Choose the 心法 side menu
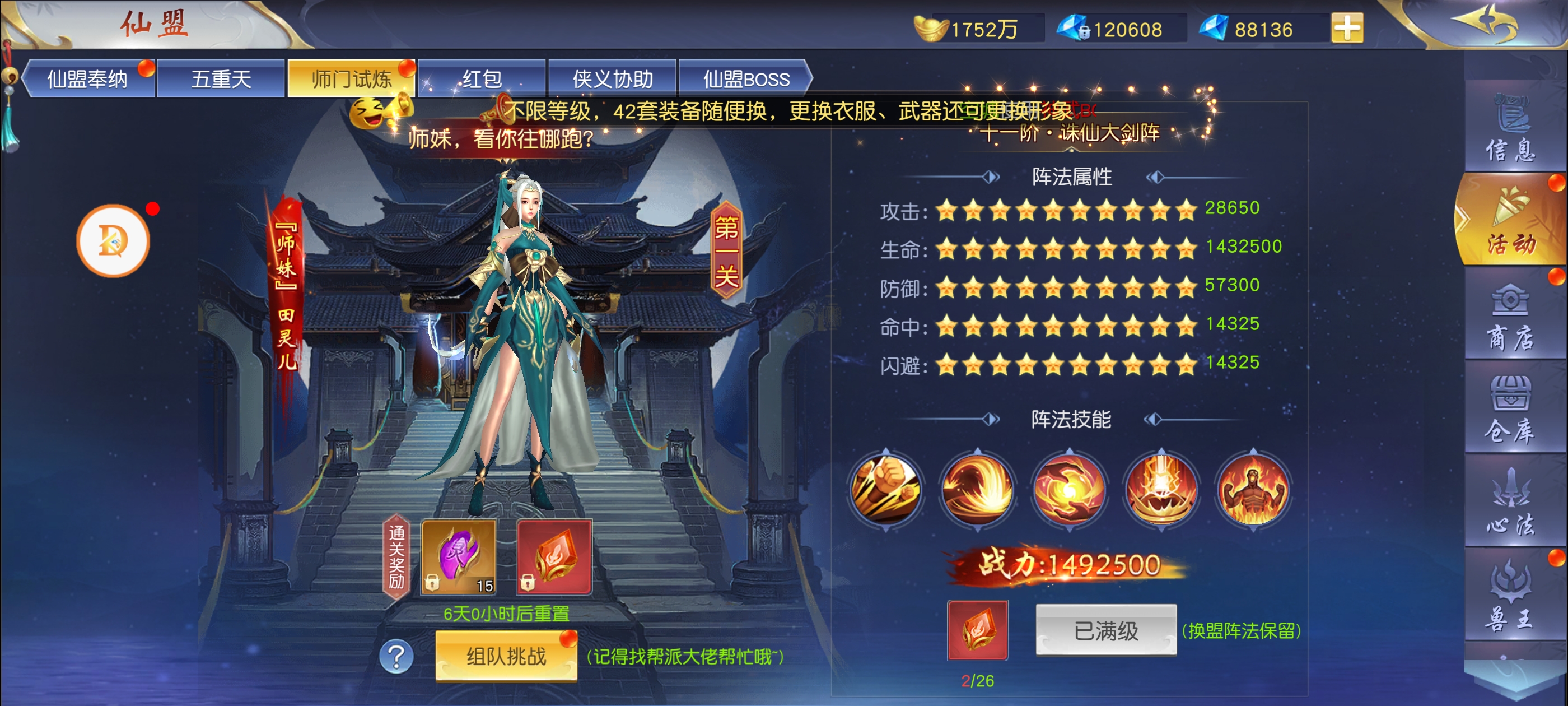 (1510, 503)
